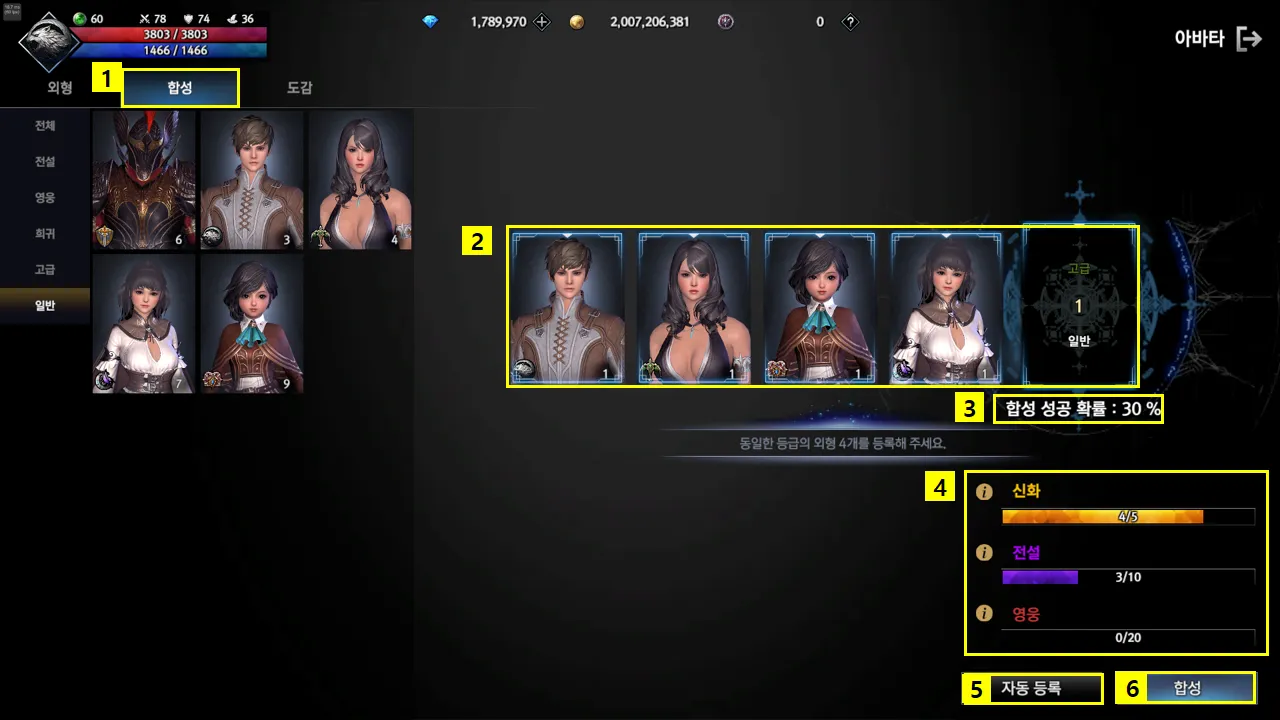Image resolution: width=1280 pixels, height=720 pixels.
Task: Select the teal-bow girl avatar with count 9
Action: coord(252,324)
